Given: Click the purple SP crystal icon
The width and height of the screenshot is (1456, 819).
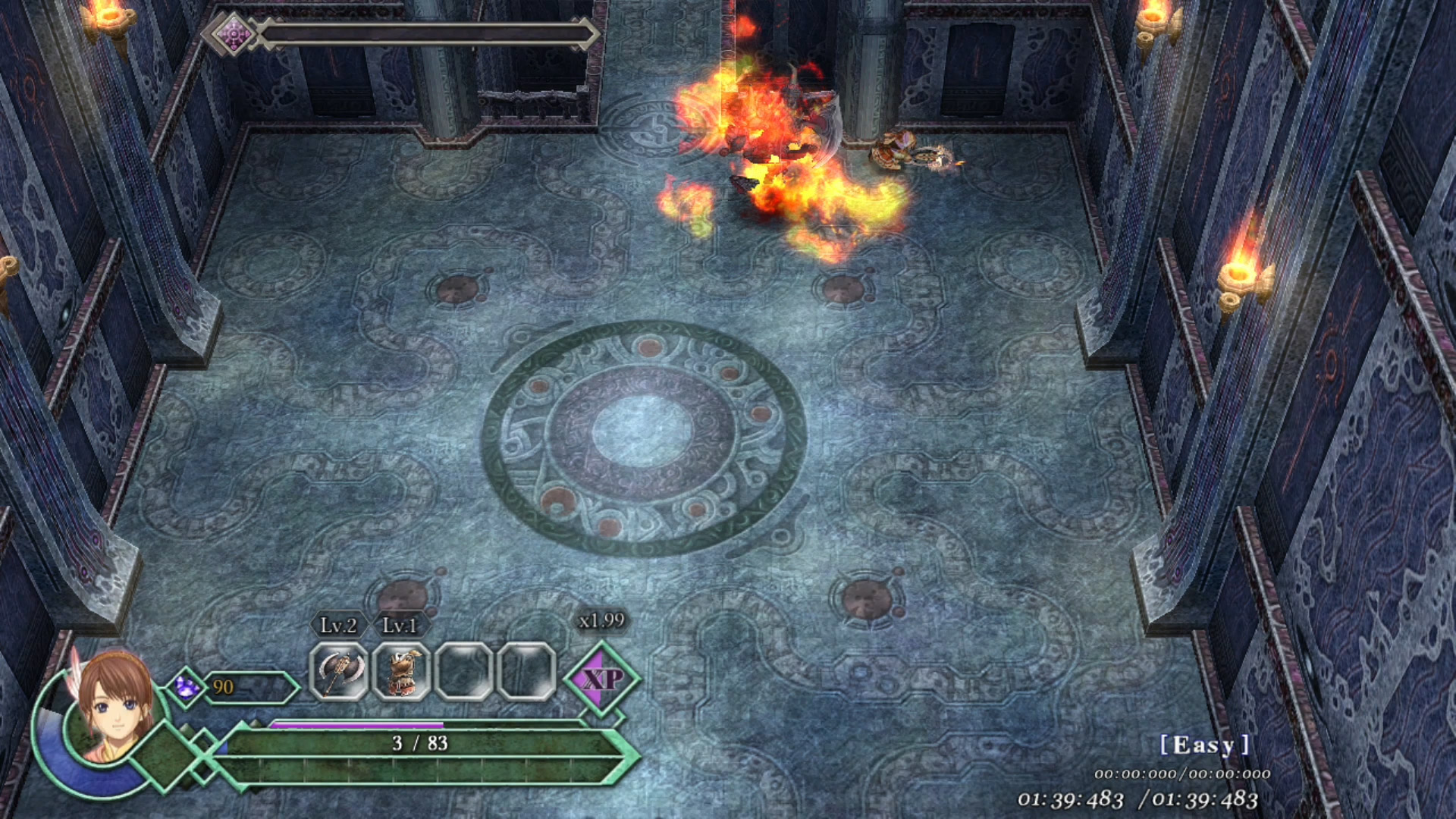Looking at the screenshot, I should [x=186, y=687].
